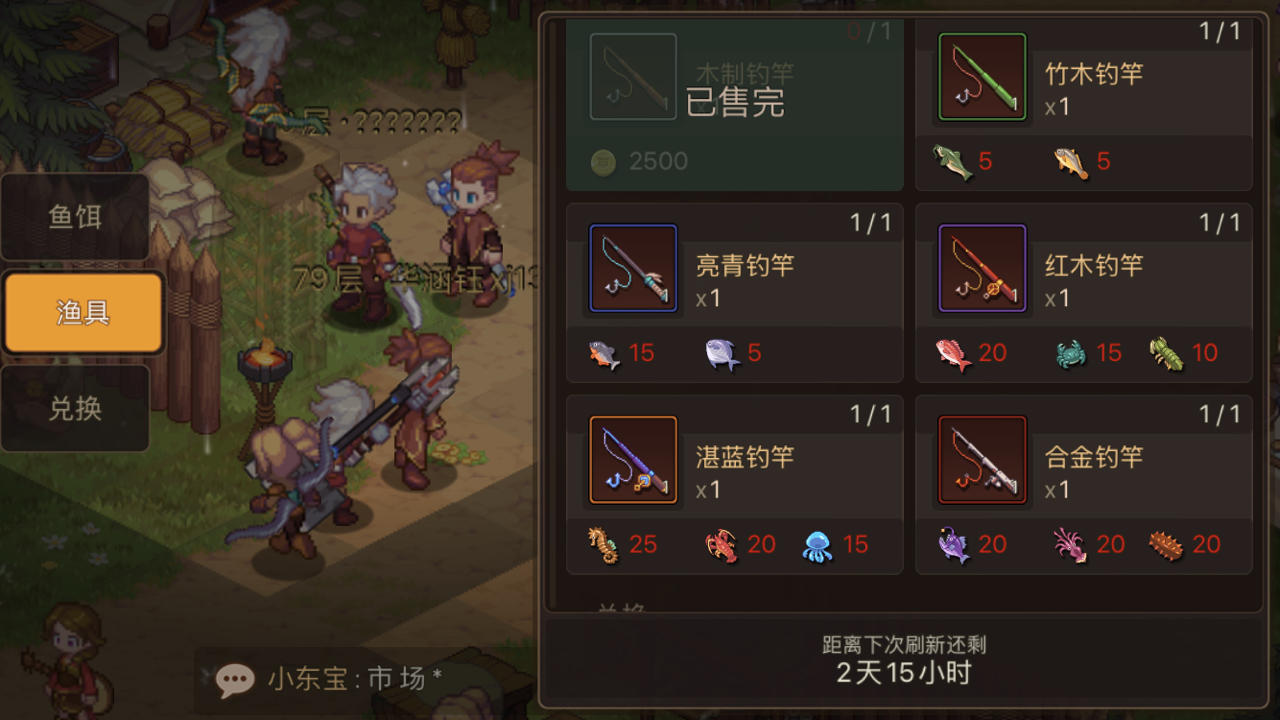Click the 小东宝 chat bubble icon
1280x720 pixels.
point(234,680)
